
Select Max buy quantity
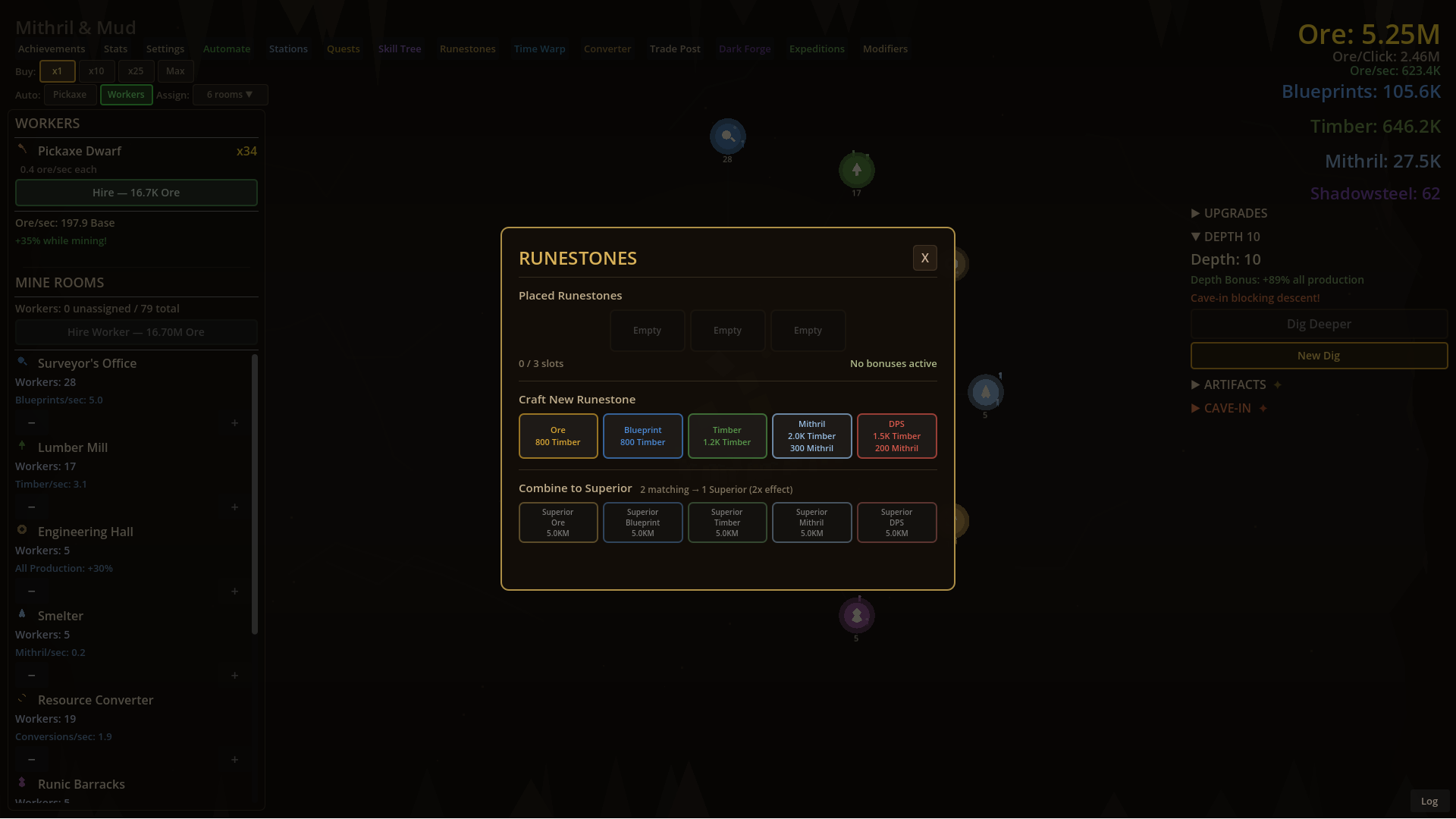click(x=175, y=71)
